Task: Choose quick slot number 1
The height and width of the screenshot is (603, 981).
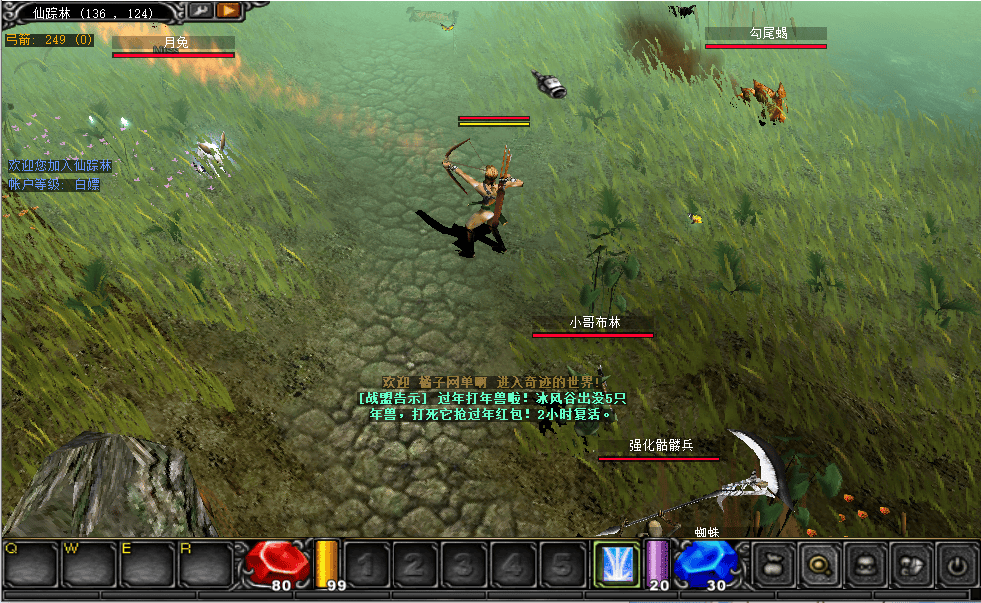Action: (x=364, y=565)
